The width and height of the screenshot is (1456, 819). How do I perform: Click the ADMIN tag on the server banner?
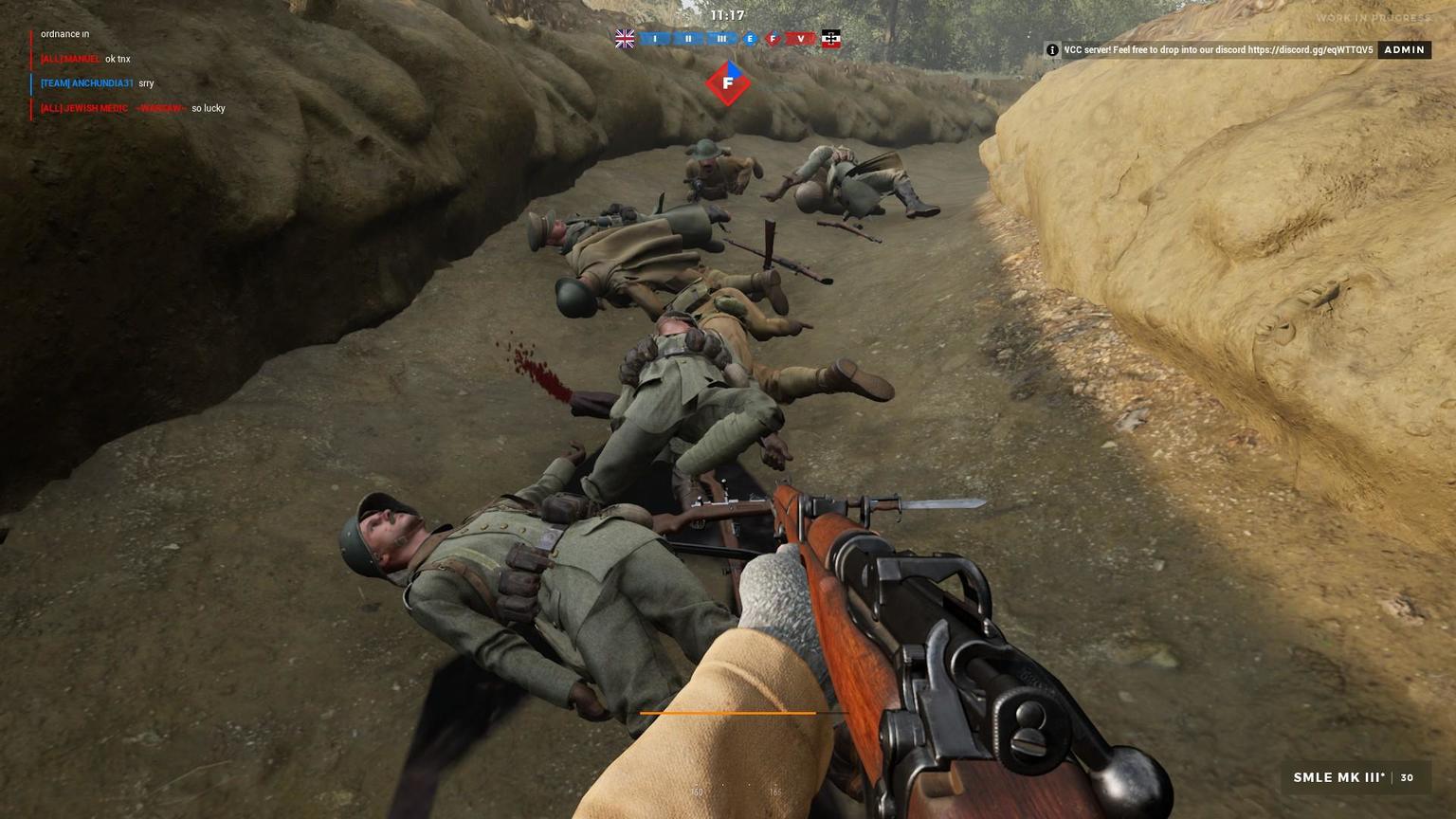coord(1404,50)
